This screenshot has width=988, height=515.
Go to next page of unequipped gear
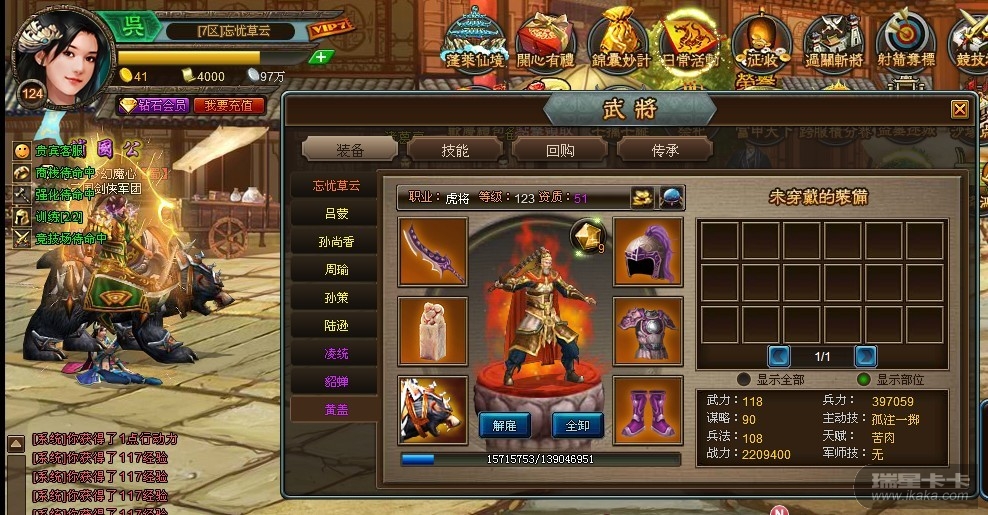point(865,355)
